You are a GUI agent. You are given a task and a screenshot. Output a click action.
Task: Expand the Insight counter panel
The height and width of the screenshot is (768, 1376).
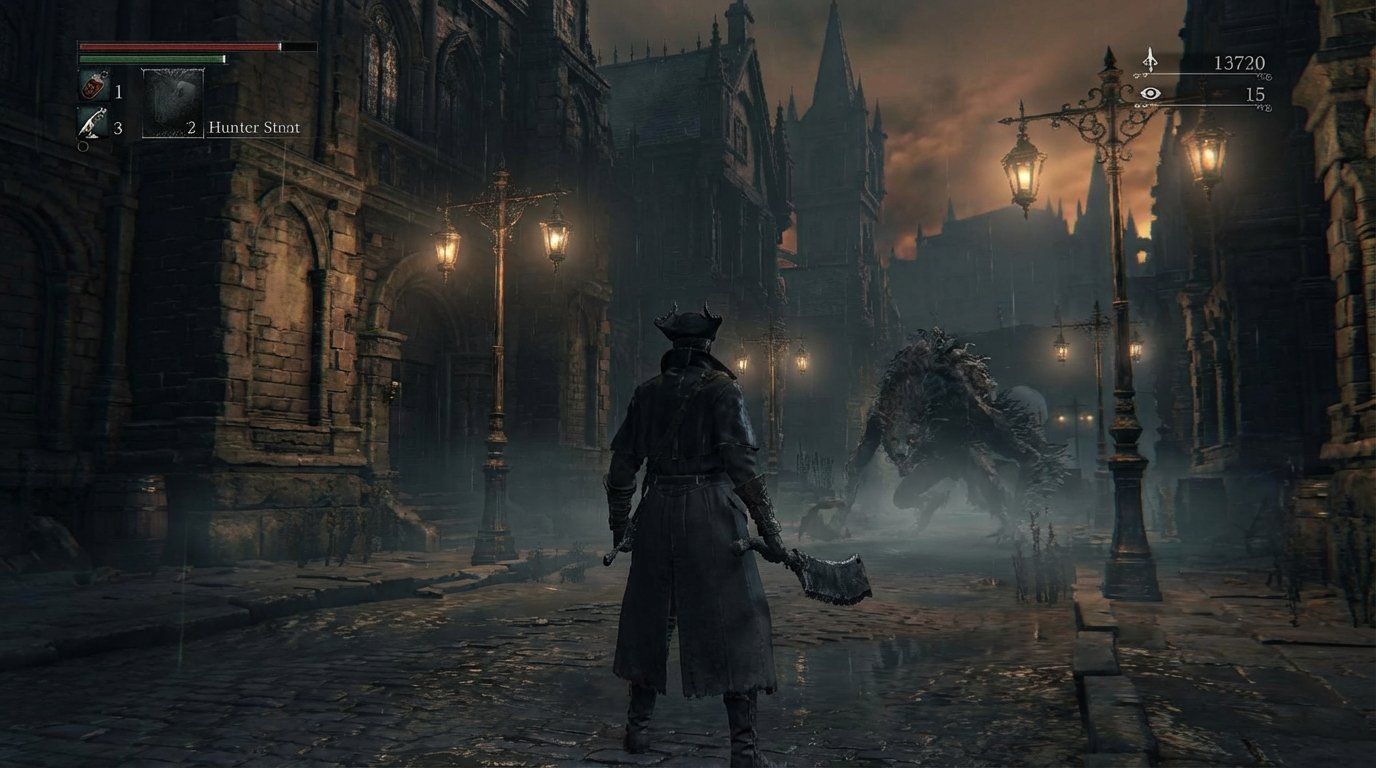click(1256, 94)
